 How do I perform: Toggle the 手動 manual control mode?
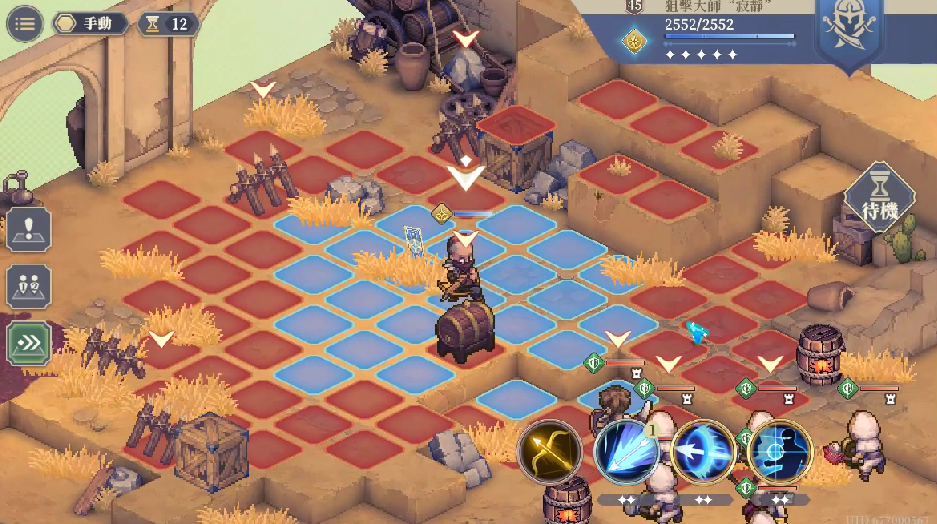[91, 24]
